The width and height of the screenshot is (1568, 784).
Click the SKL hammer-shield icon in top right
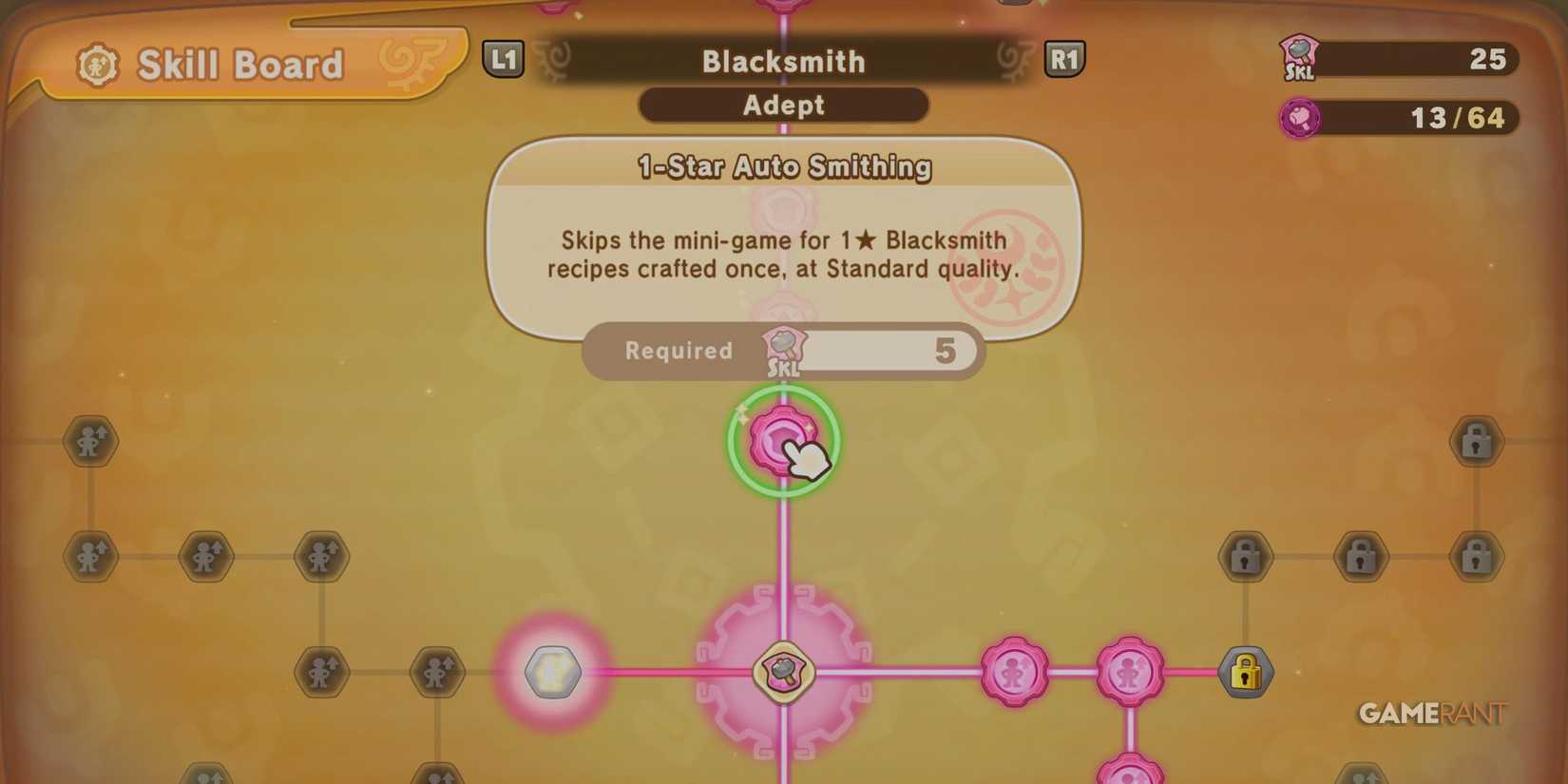coord(1298,59)
